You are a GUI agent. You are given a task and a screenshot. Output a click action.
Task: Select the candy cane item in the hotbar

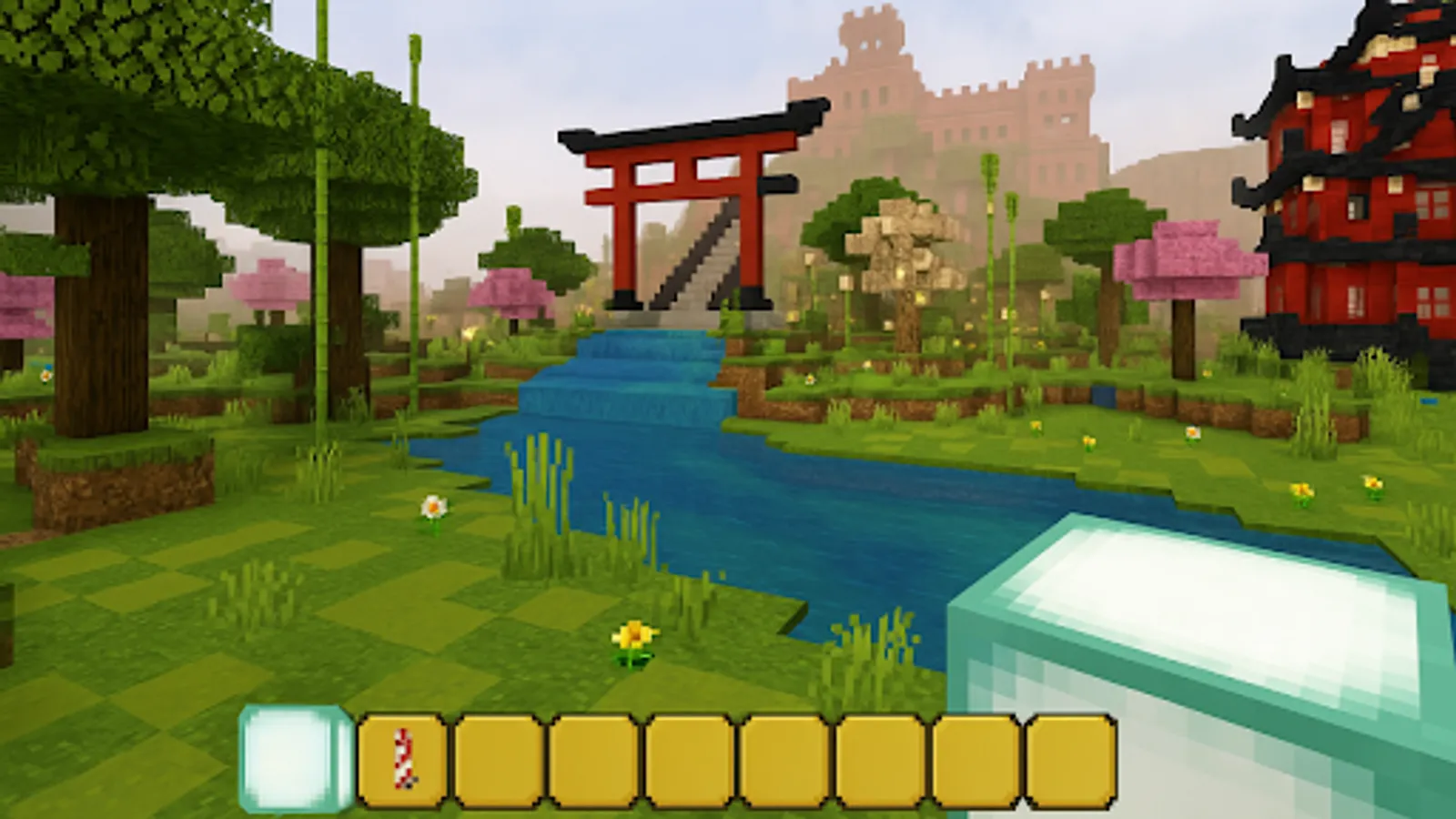pyautogui.click(x=403, y=757)
